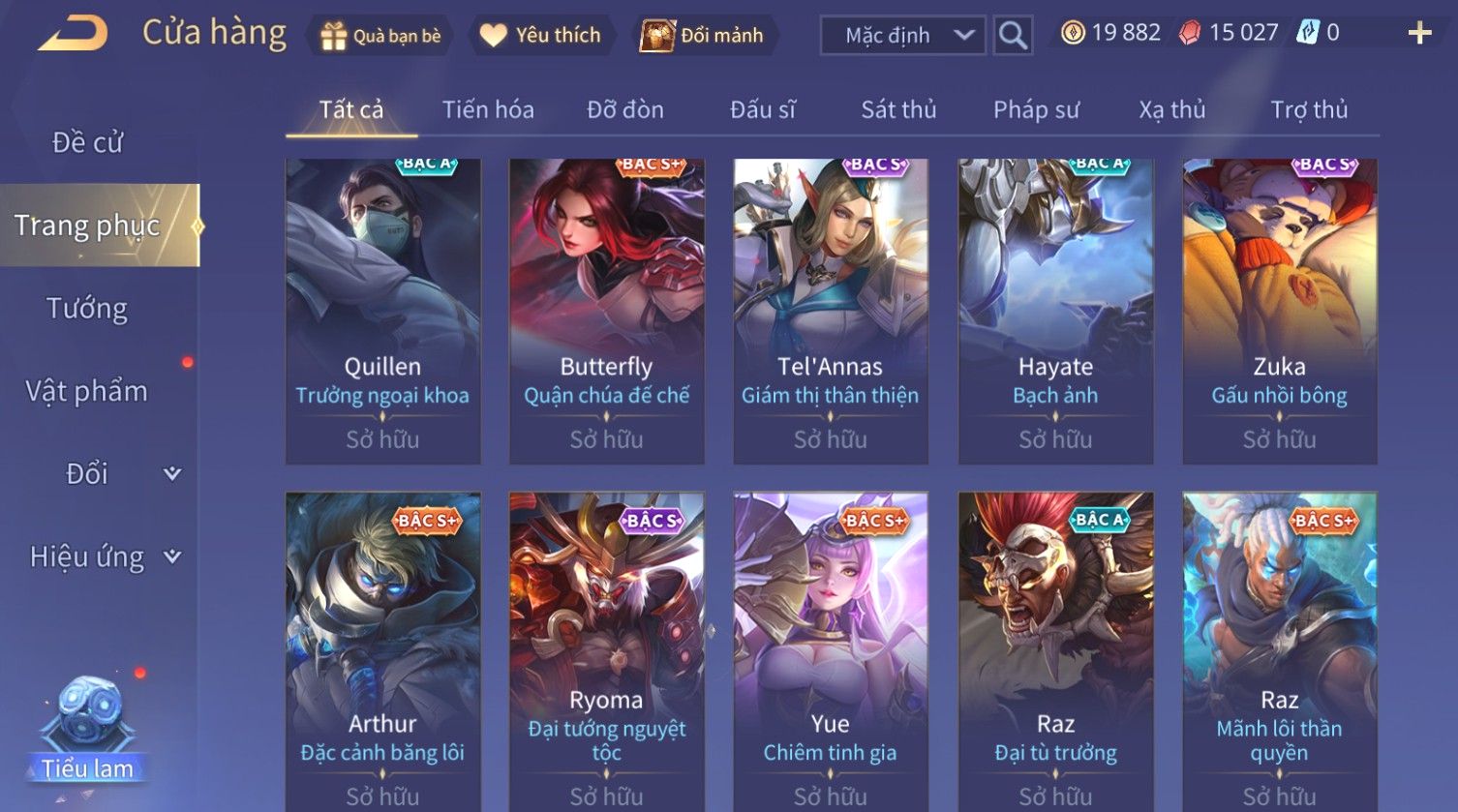Go to the Tướng shop section
The height and width of the screenshot is (812, 1458).
[87, 309]
